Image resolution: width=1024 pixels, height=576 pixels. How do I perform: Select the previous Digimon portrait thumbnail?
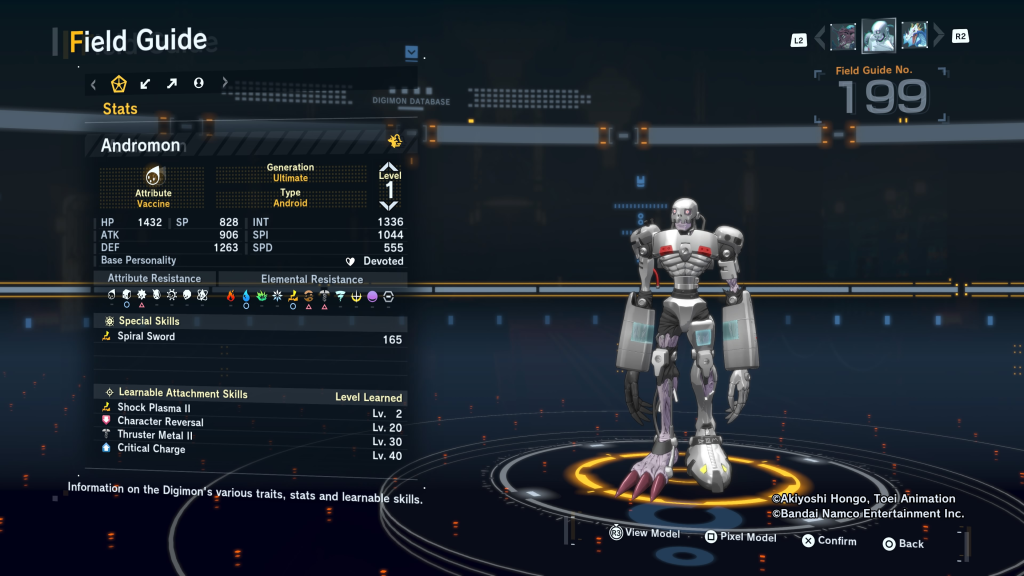843,37
